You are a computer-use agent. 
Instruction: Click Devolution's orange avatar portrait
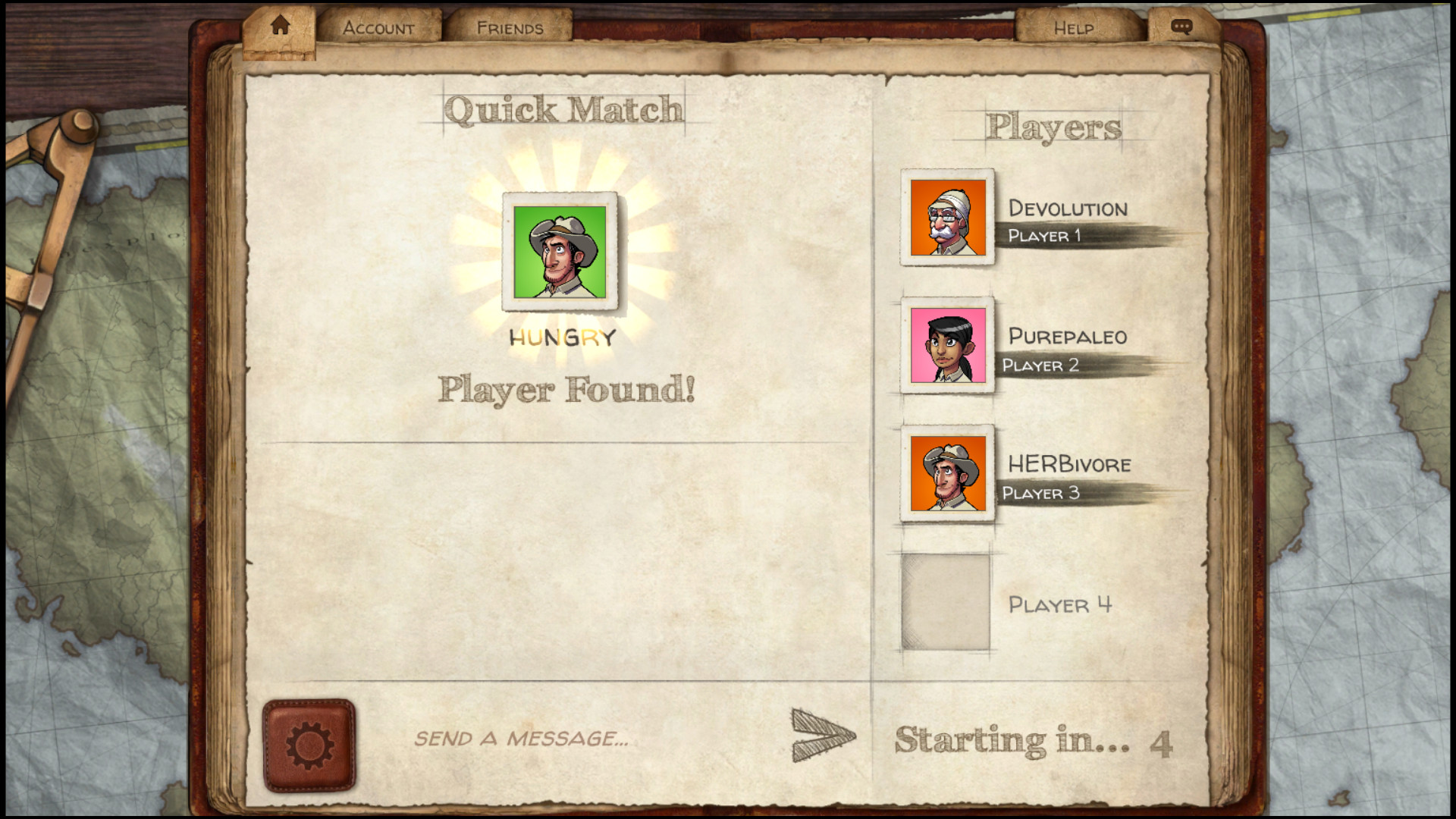(946, 218)
